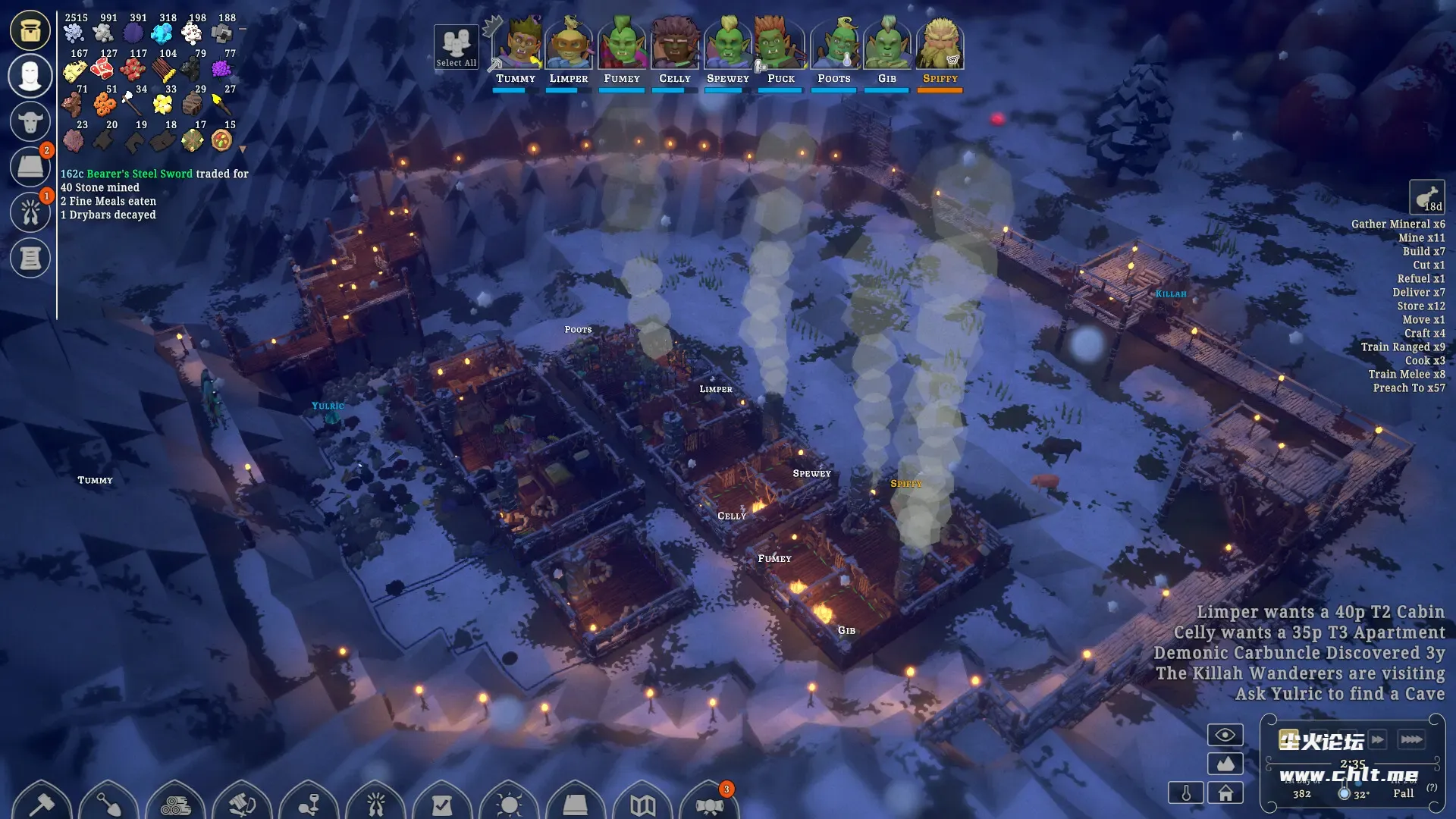1456x819 pixels.
Task: Open the scroll log panel
Action: pos(30,259)
